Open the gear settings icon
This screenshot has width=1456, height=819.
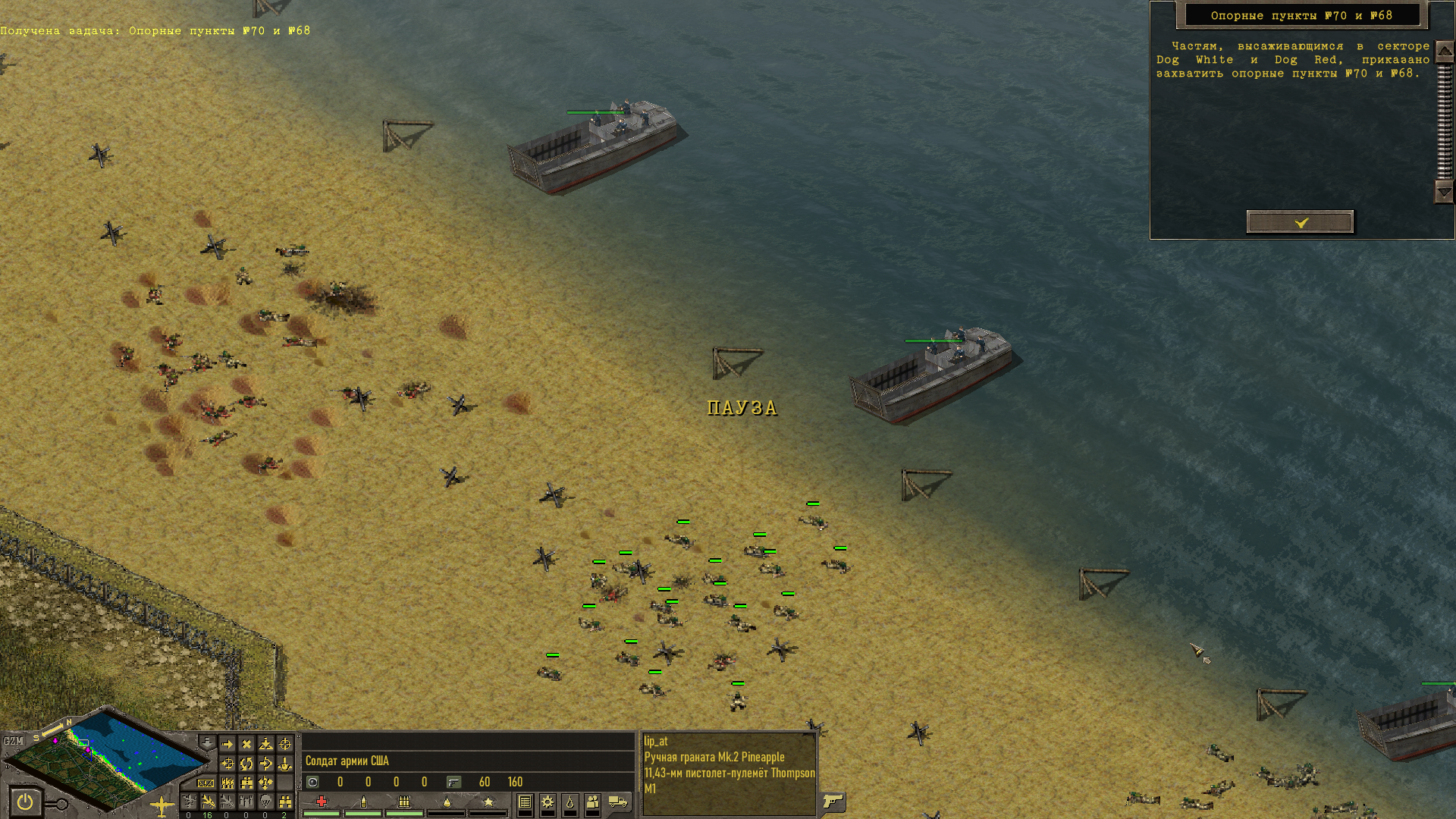click(x=548, y=802)
